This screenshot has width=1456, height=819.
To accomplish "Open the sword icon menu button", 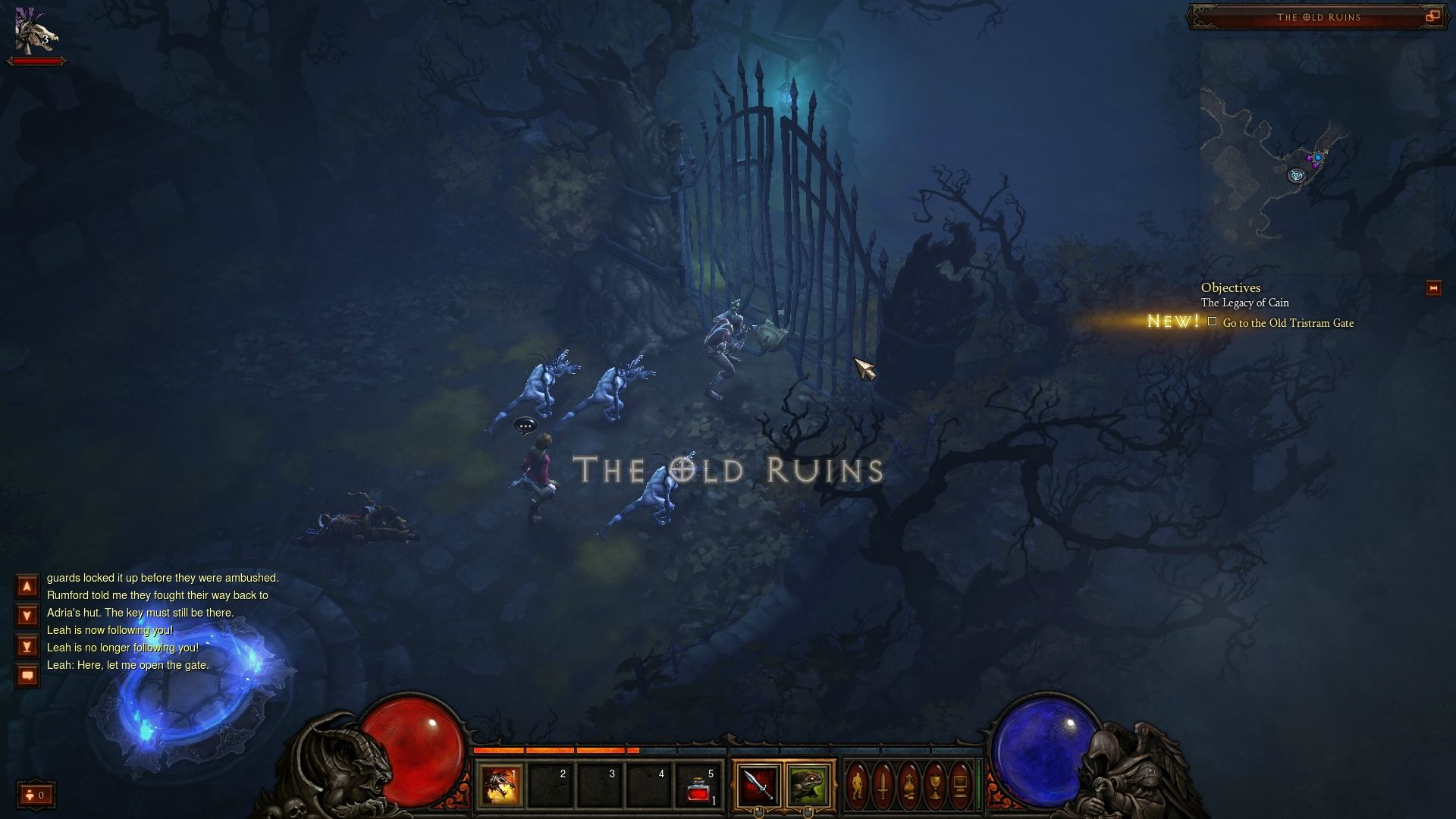I will point(883,786).
